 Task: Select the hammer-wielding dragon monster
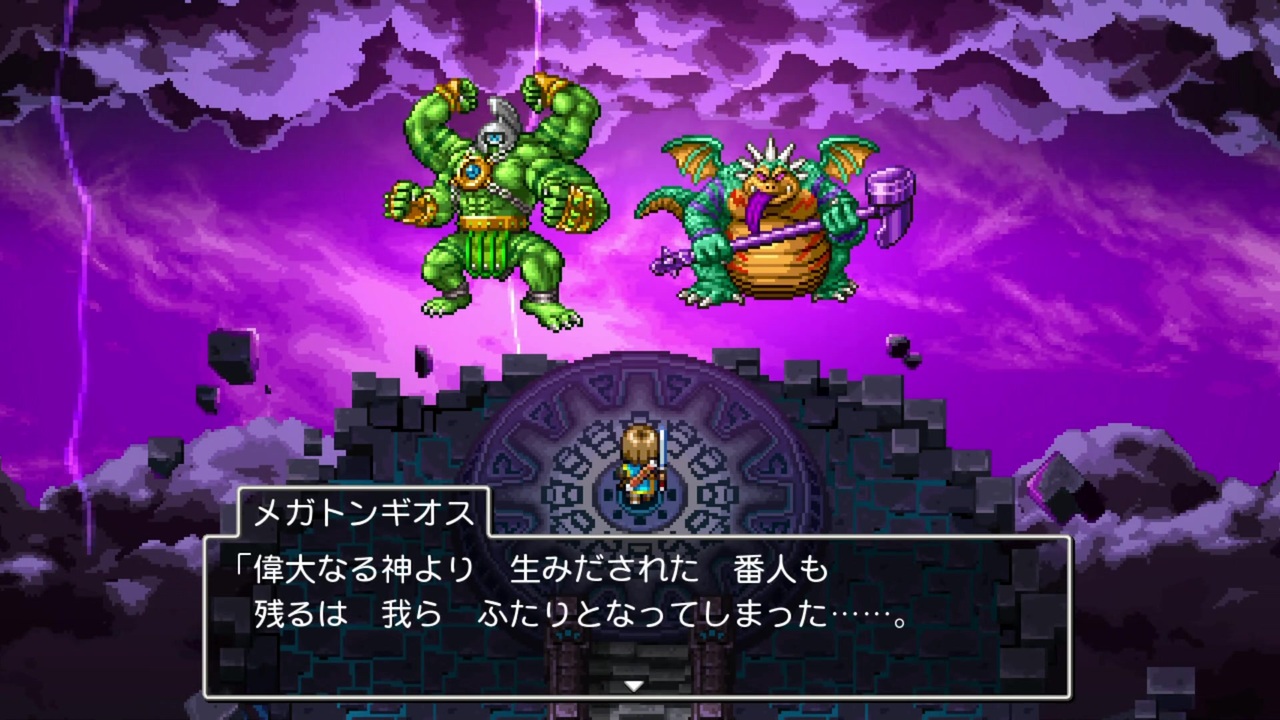point(770,230)
